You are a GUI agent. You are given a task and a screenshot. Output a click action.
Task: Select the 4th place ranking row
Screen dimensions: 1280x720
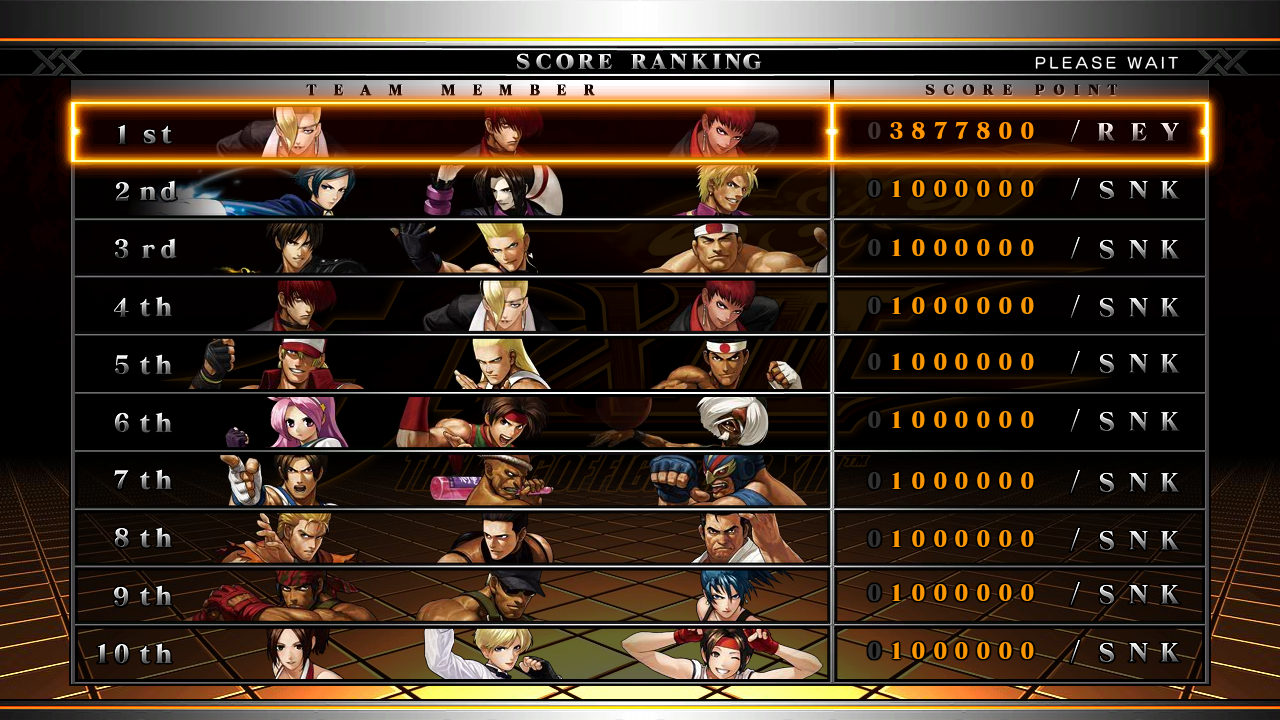(x=640, y=306)
